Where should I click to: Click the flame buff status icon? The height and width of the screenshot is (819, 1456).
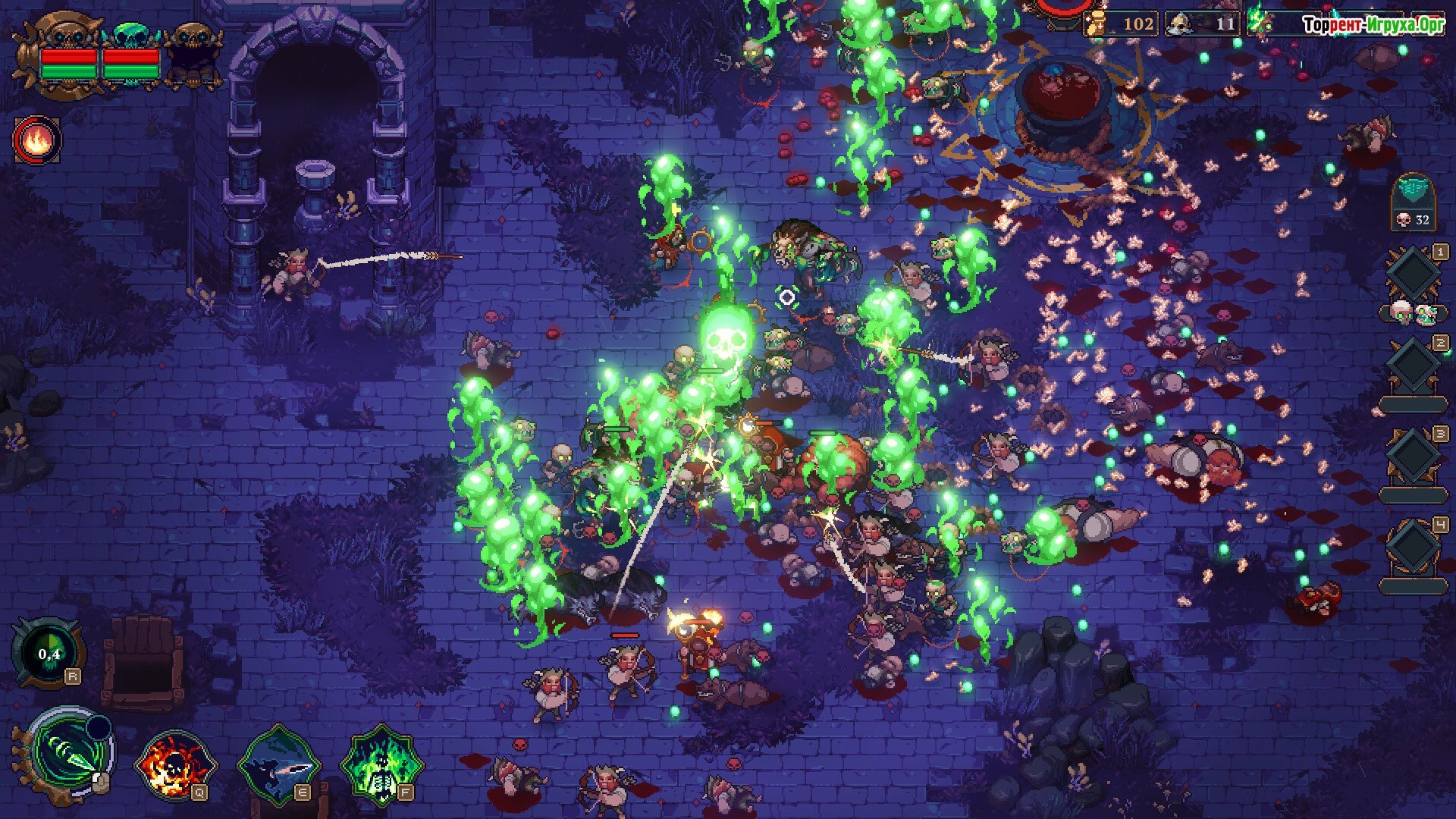pos(37,140)
